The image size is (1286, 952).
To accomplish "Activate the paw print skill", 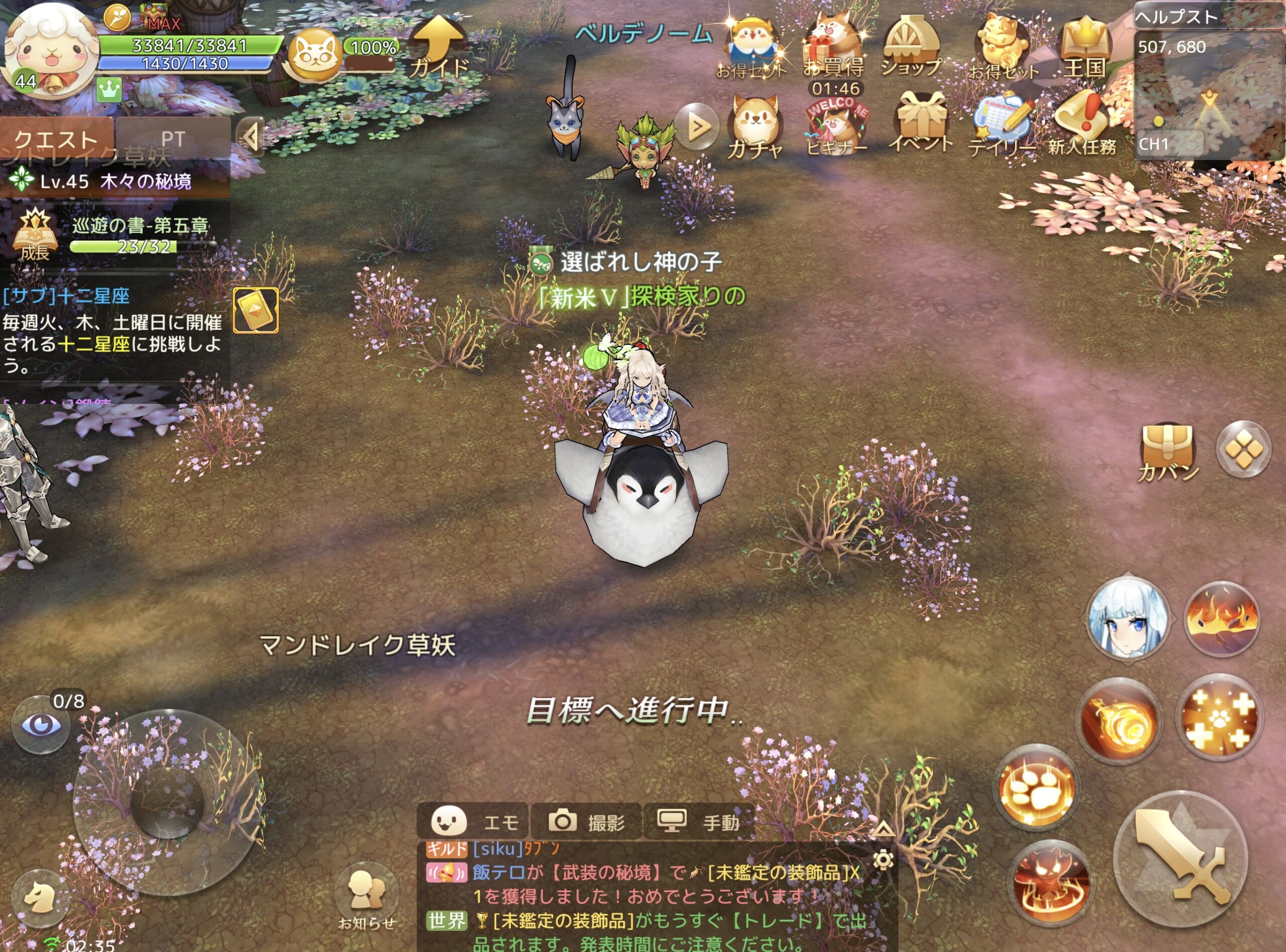I will point(1037,788).
